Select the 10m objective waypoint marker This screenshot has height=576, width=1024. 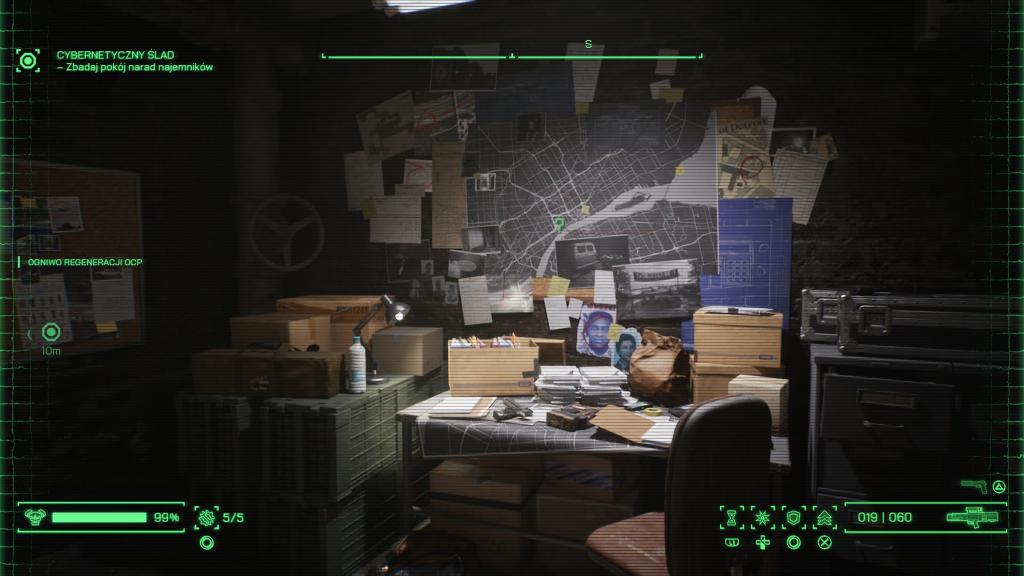coord(51,332)
